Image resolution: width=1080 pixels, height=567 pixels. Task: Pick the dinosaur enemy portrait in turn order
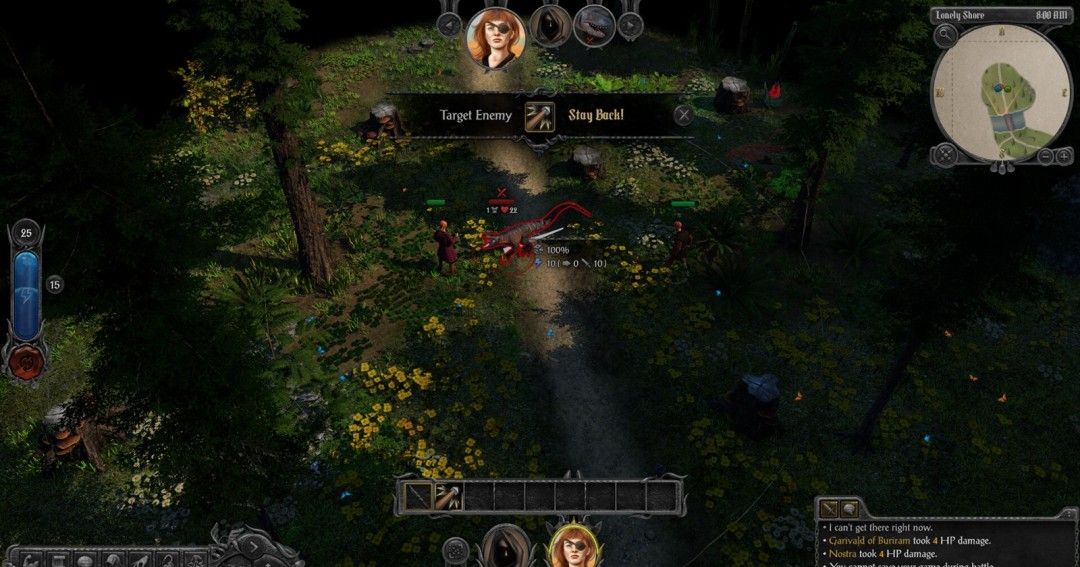click(x=594, y=25)
